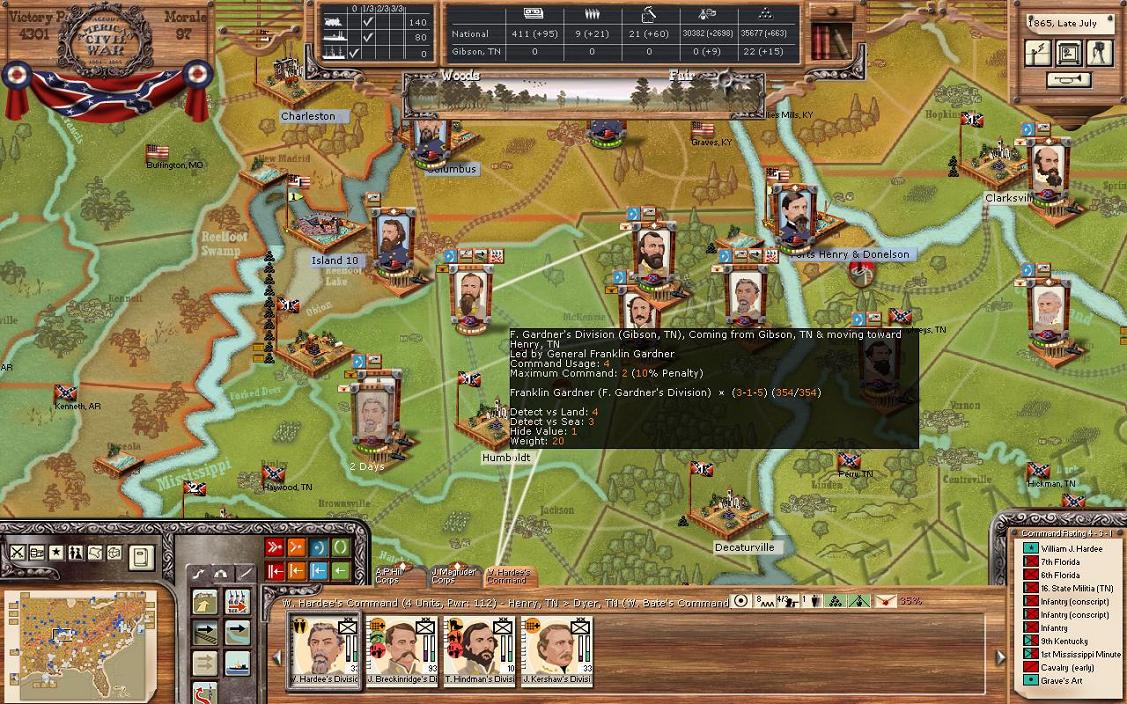Open the framed portrait button
This screenshot has width=1127, height=704.
tap(1069, 54)
